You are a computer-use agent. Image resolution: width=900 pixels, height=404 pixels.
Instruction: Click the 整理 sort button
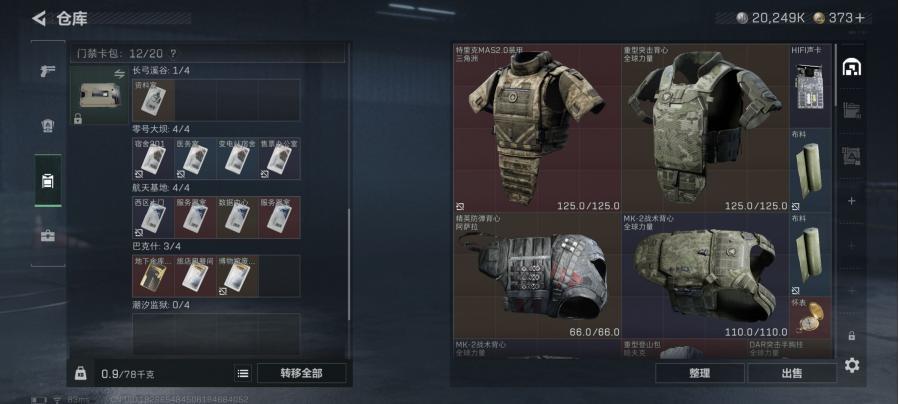pos(699,373)
